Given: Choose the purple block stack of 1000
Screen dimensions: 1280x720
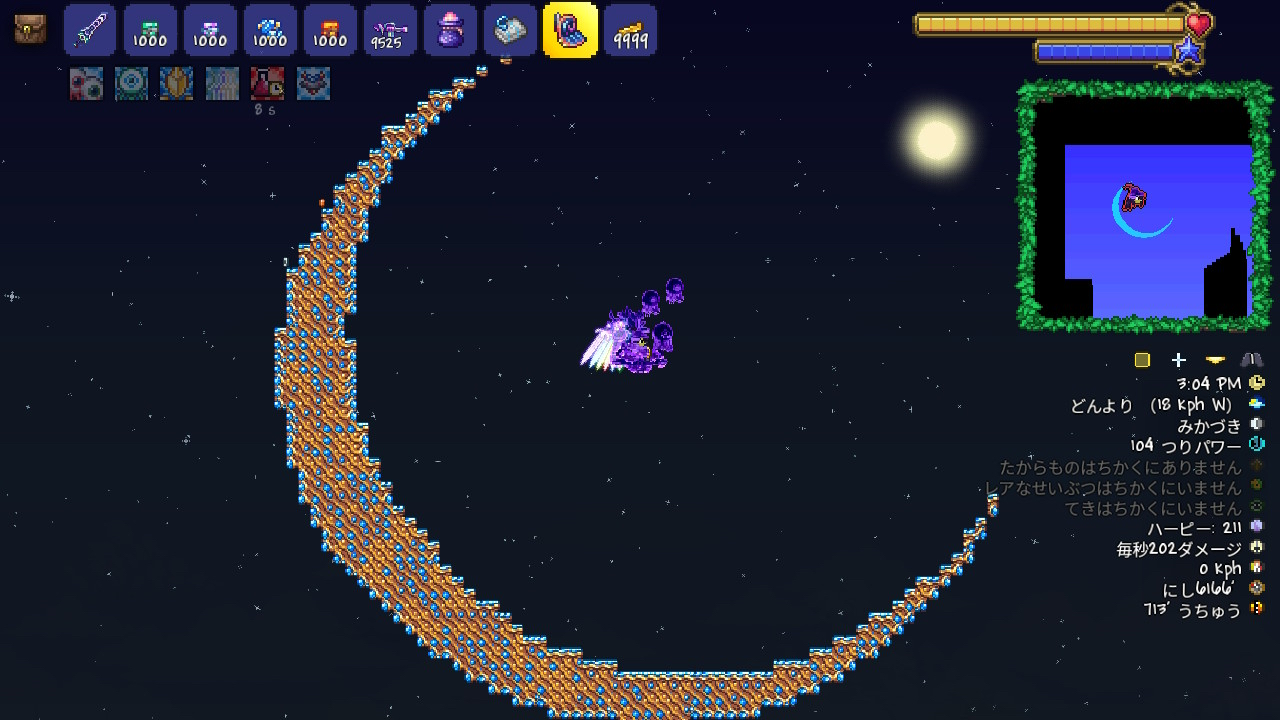Looking at the screenshot, I should pos(210,30).
